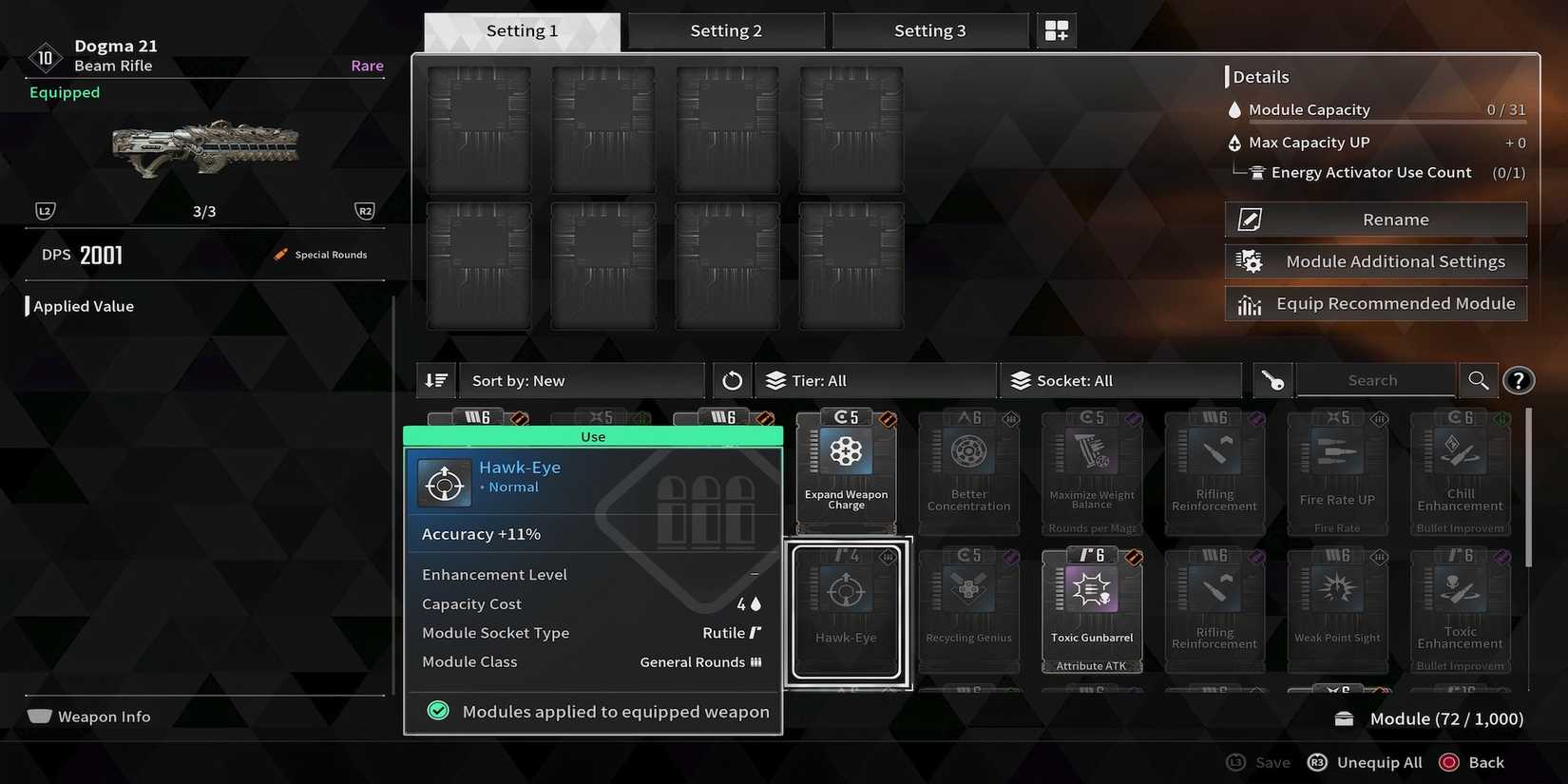The image size is (1568, 784).
Task: Switch to the Setting 2 tab
Action: (x=726, y=29)
